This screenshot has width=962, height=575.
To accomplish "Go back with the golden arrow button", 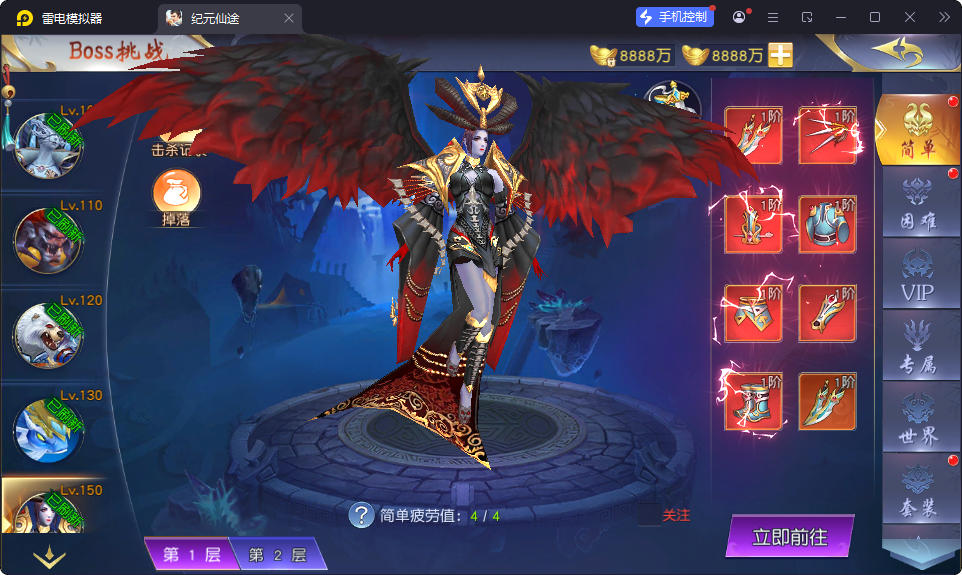I will [x=895, y=51].
